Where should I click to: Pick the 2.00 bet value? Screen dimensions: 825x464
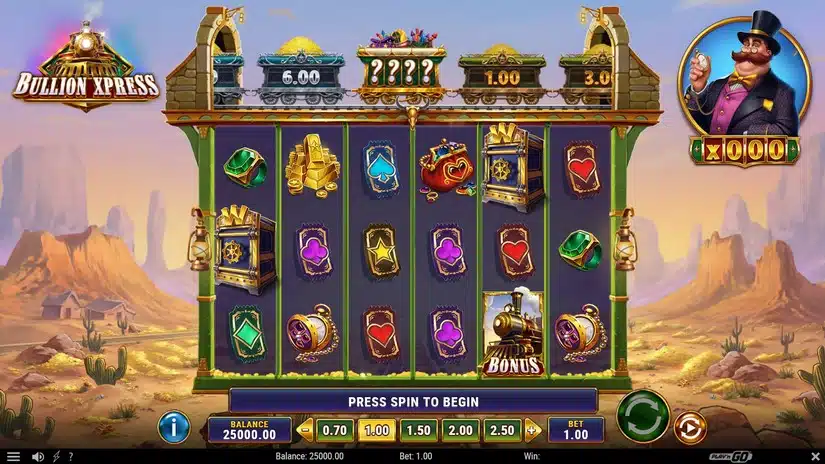[460, 430]
